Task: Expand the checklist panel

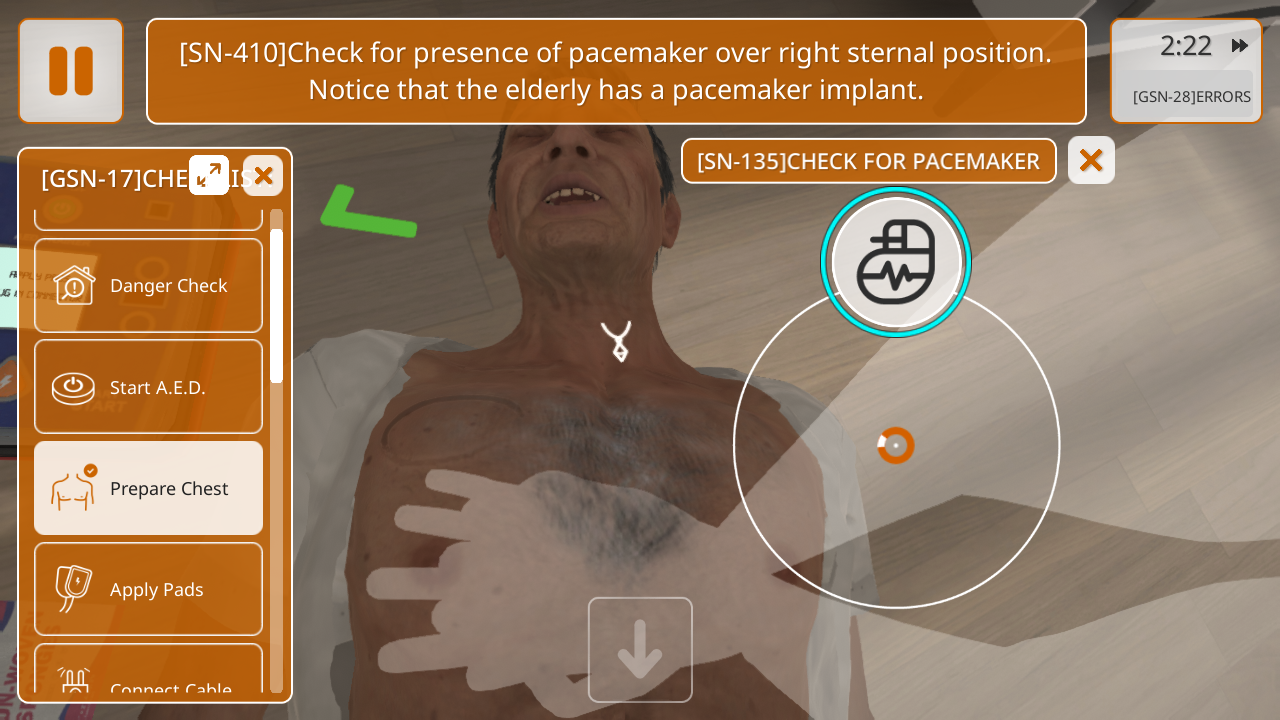Action: [x=209, y=175]
